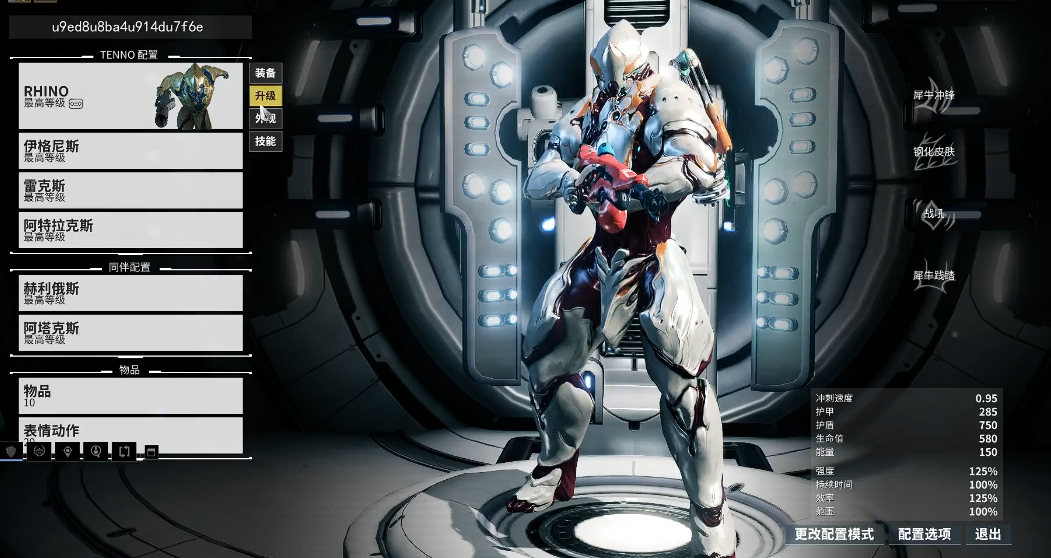Choose the 雷克斯 secondary weapon slot
This screenshot has height=558, width=1051.
tap(130, 190)
